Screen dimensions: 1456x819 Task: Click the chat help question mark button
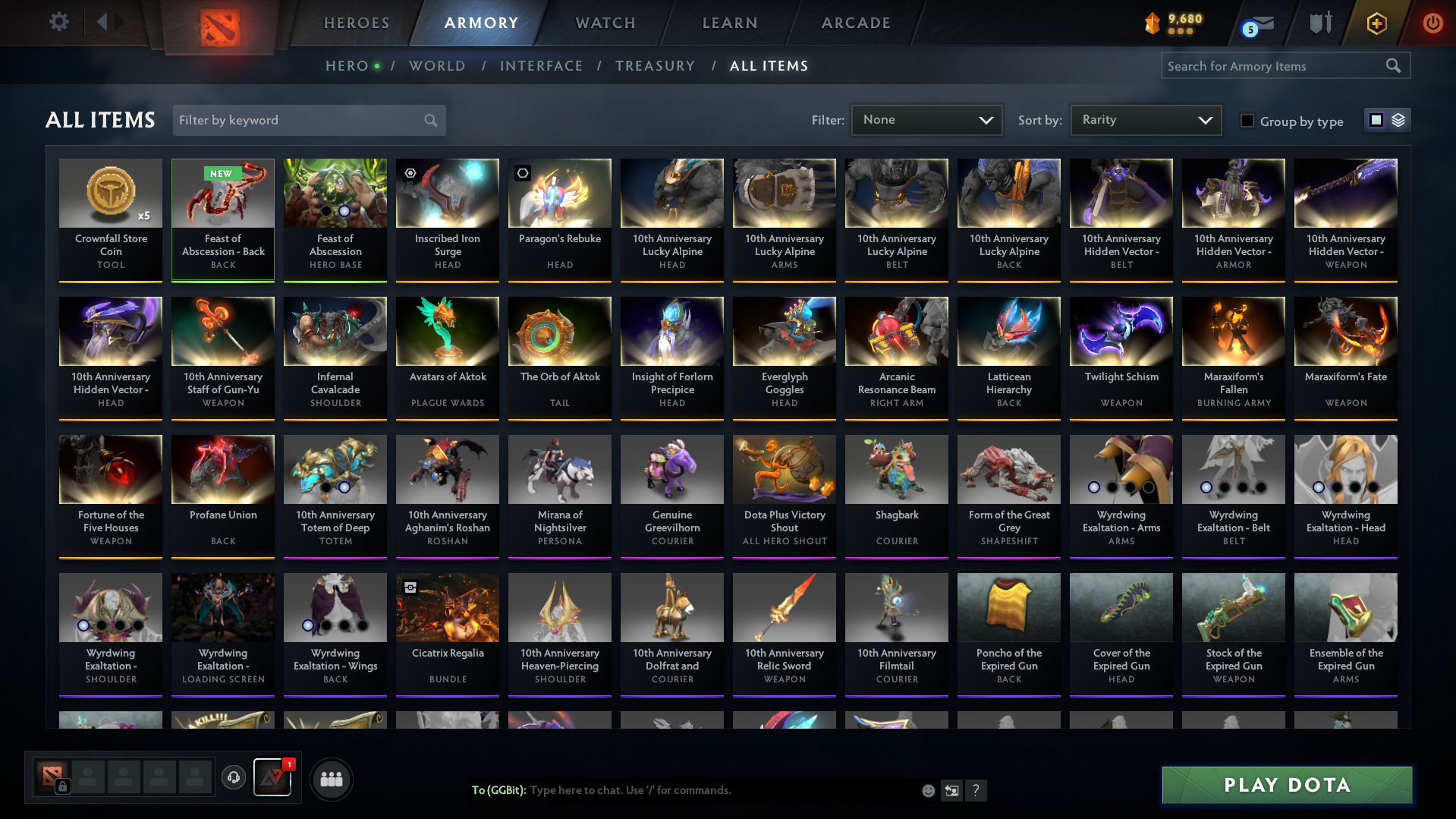tap(976, 790)
